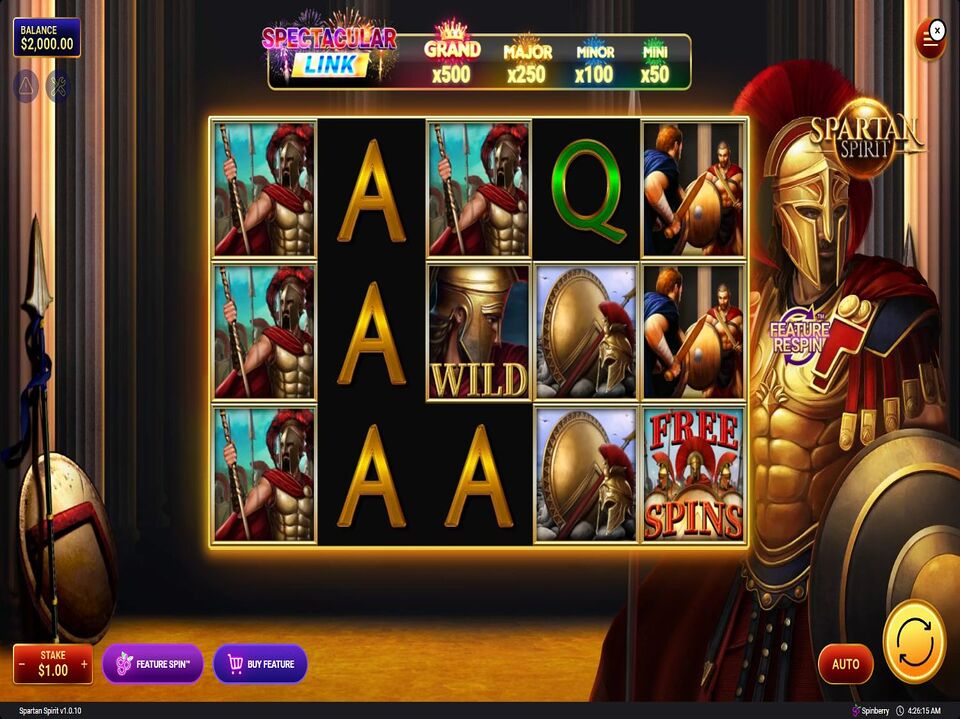The image size is (960, 719).
Task: Decrease the stake with minus
Action: pos(22,664)
